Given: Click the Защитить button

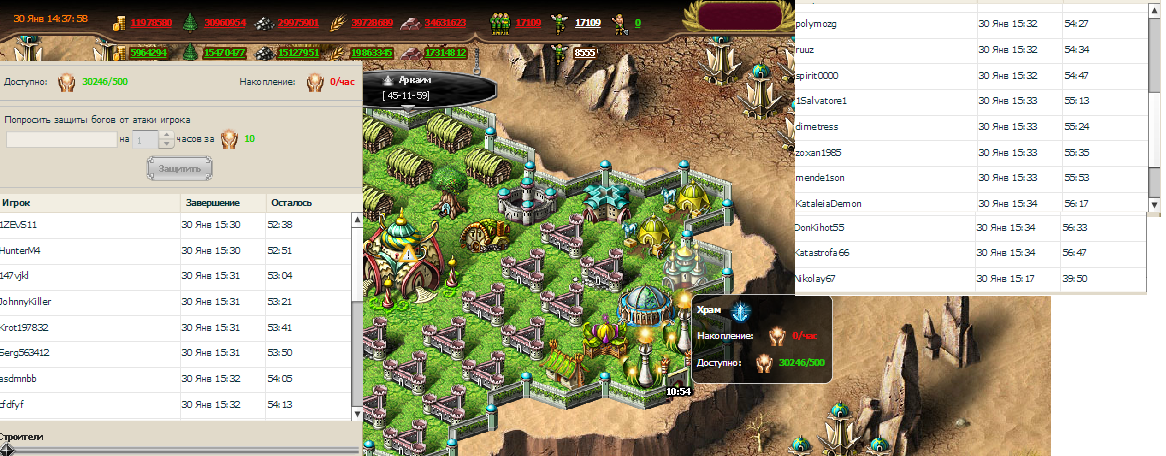Looking at the screenshot, I should (x=180, y=168).
